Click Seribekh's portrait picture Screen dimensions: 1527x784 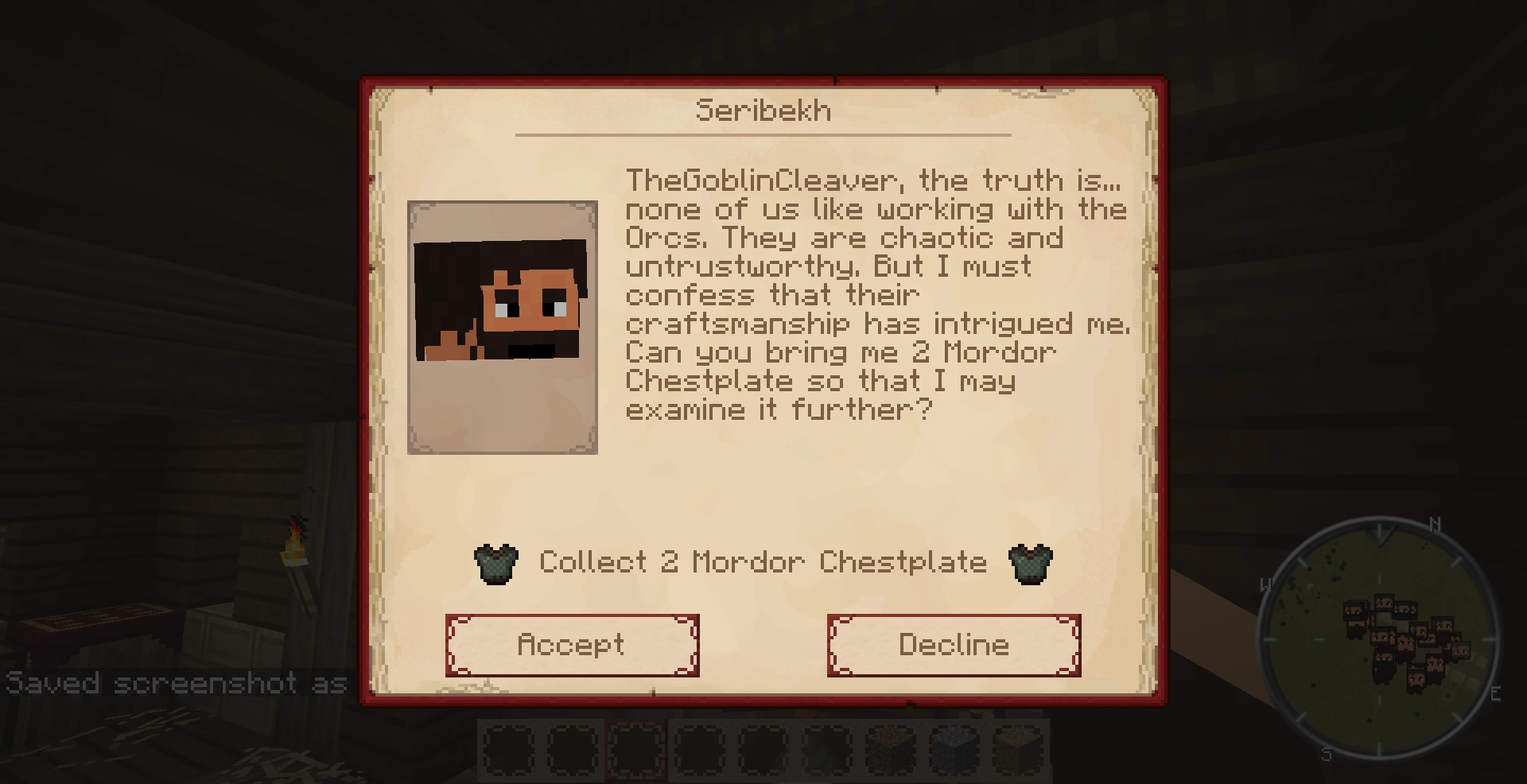coord(502,327)
